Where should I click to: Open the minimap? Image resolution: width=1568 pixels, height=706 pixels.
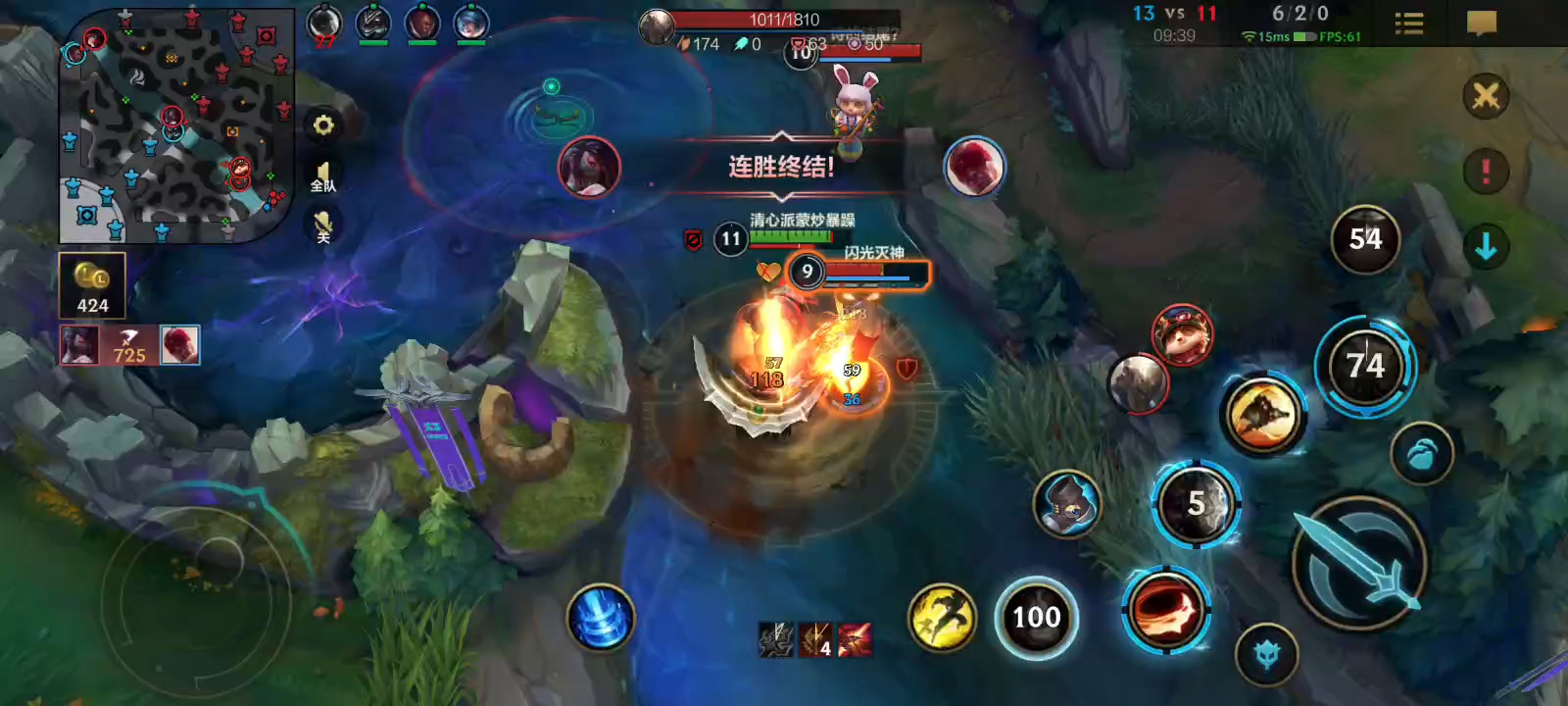(x=176, y=126)
